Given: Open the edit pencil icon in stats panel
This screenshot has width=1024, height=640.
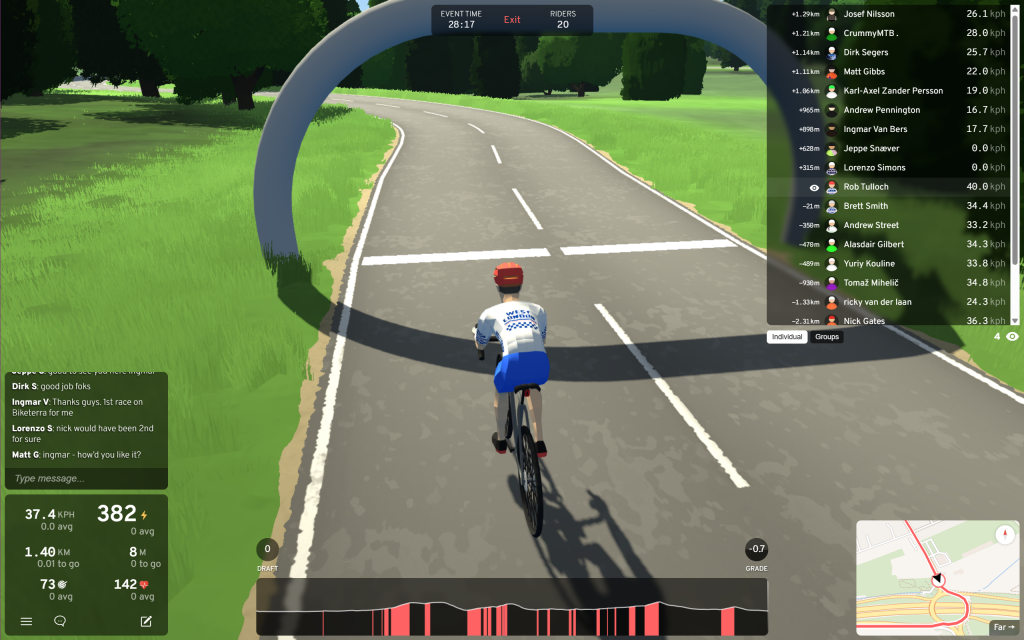Looking at the screenshot, I should [x=146, y=621].
